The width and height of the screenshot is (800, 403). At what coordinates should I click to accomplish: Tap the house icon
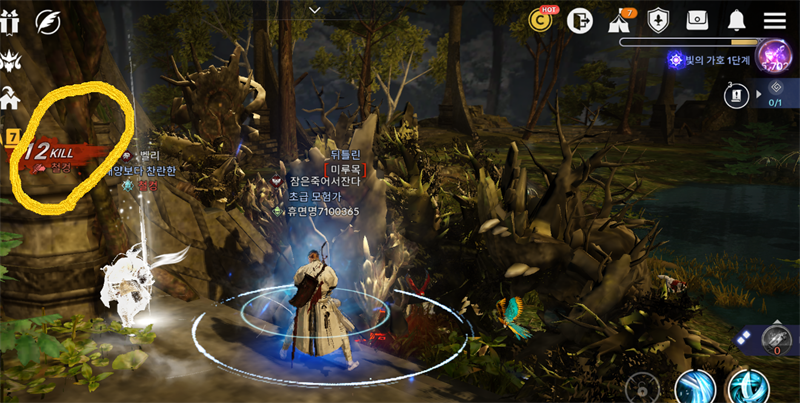point(10,99)
